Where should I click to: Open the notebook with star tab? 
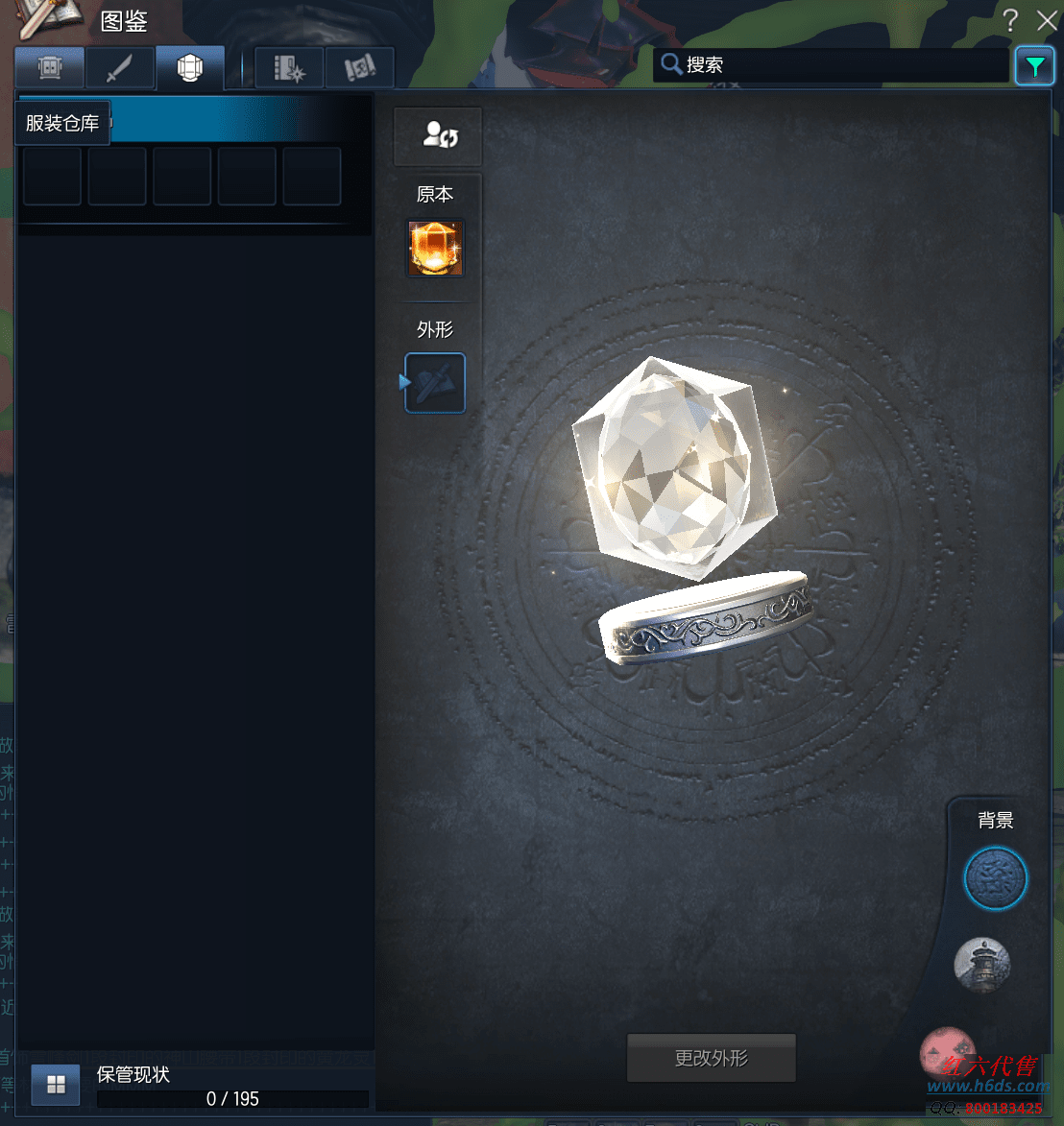coord(289,68)
